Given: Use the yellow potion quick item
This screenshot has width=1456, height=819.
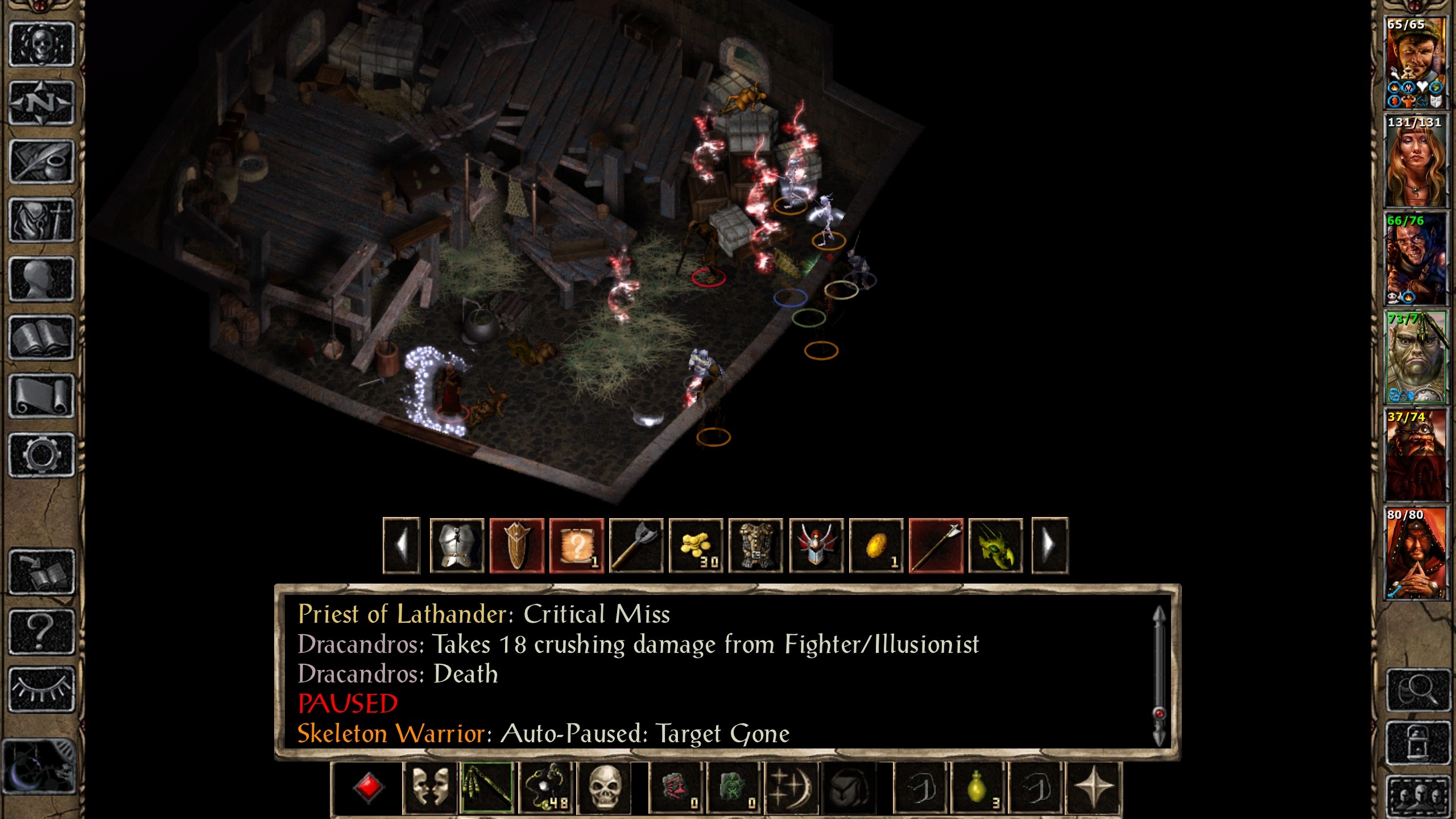Looking at the screenshot, I should click(978, 788).
